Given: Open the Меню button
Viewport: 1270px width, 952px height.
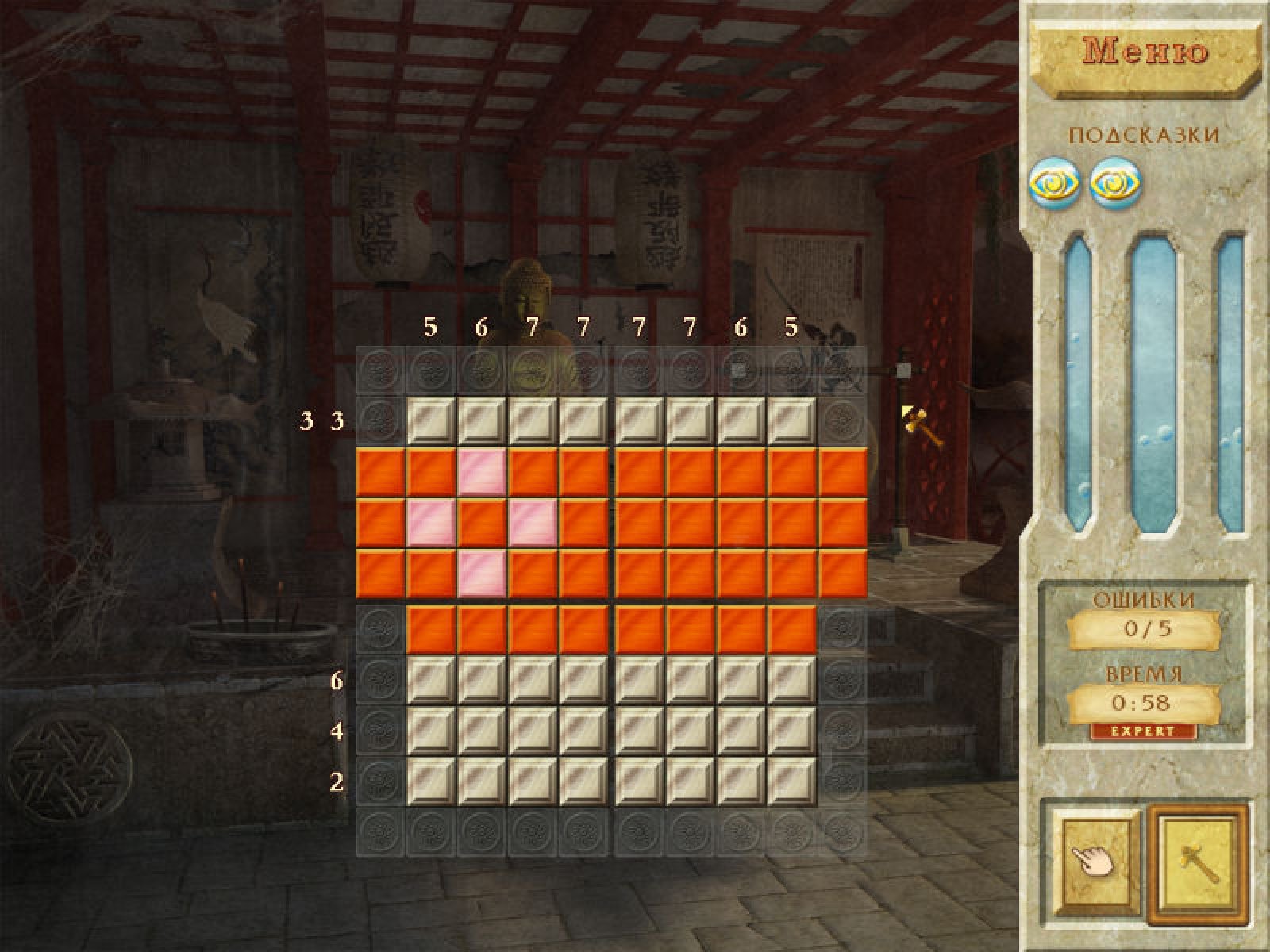Looking at the screenshot, I should 1145,52.
